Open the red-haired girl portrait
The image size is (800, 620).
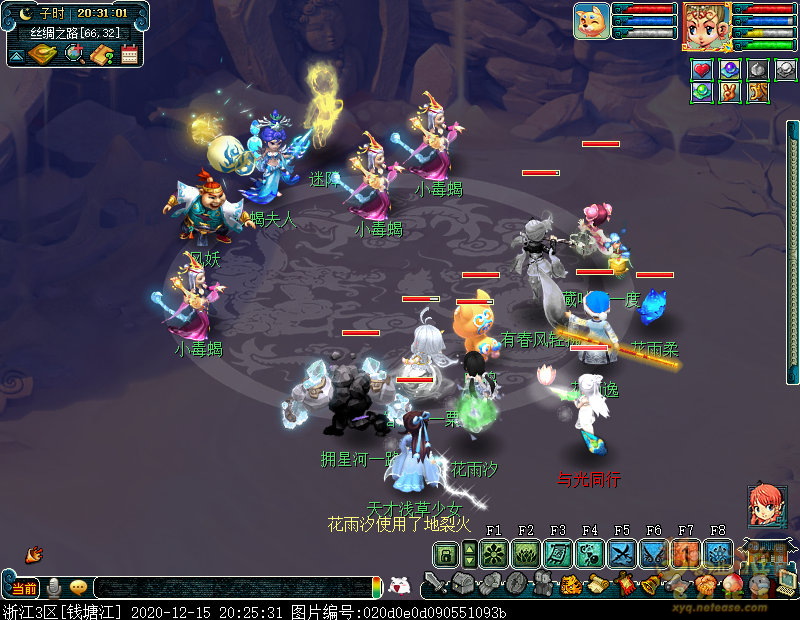tap(766, 507)
